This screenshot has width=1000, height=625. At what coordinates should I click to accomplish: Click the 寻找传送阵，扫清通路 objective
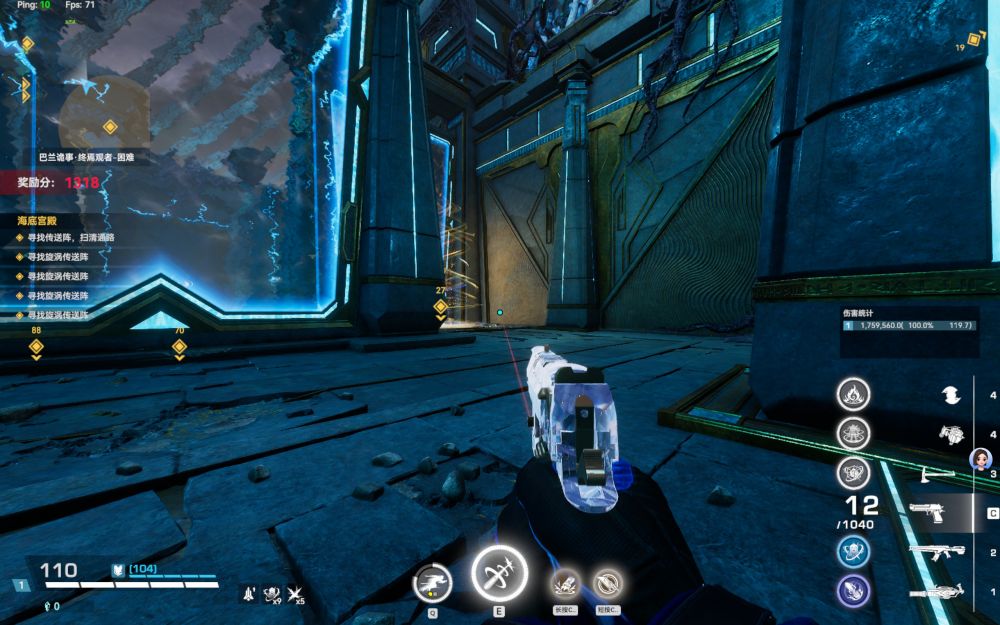tap(70, 238)
